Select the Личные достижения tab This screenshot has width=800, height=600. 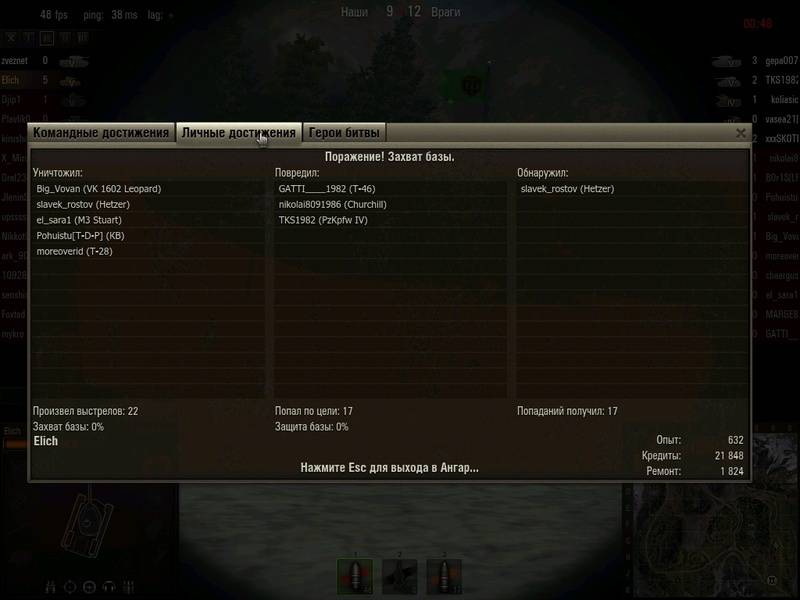coord(239,133)
